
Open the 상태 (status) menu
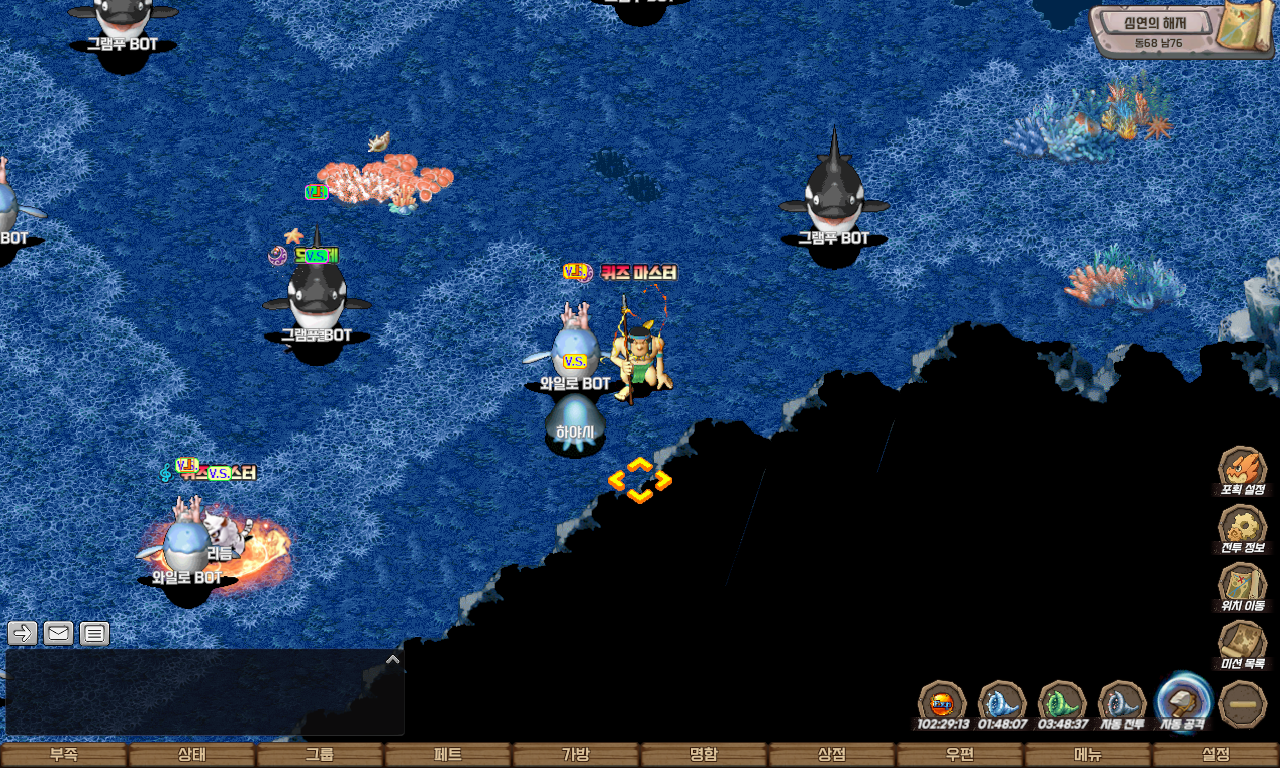(192, 755)
